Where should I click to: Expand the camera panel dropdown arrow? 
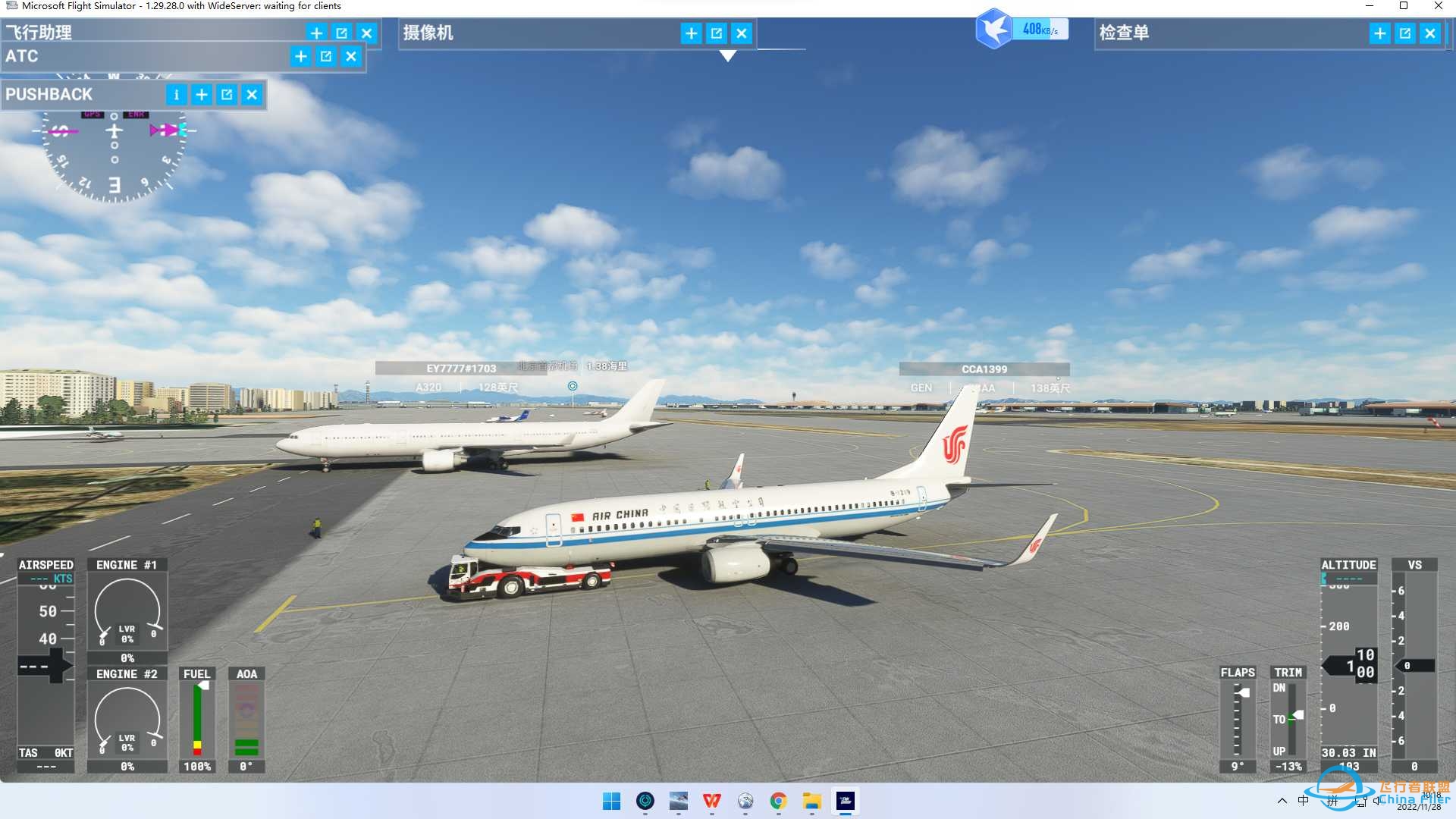727,55
